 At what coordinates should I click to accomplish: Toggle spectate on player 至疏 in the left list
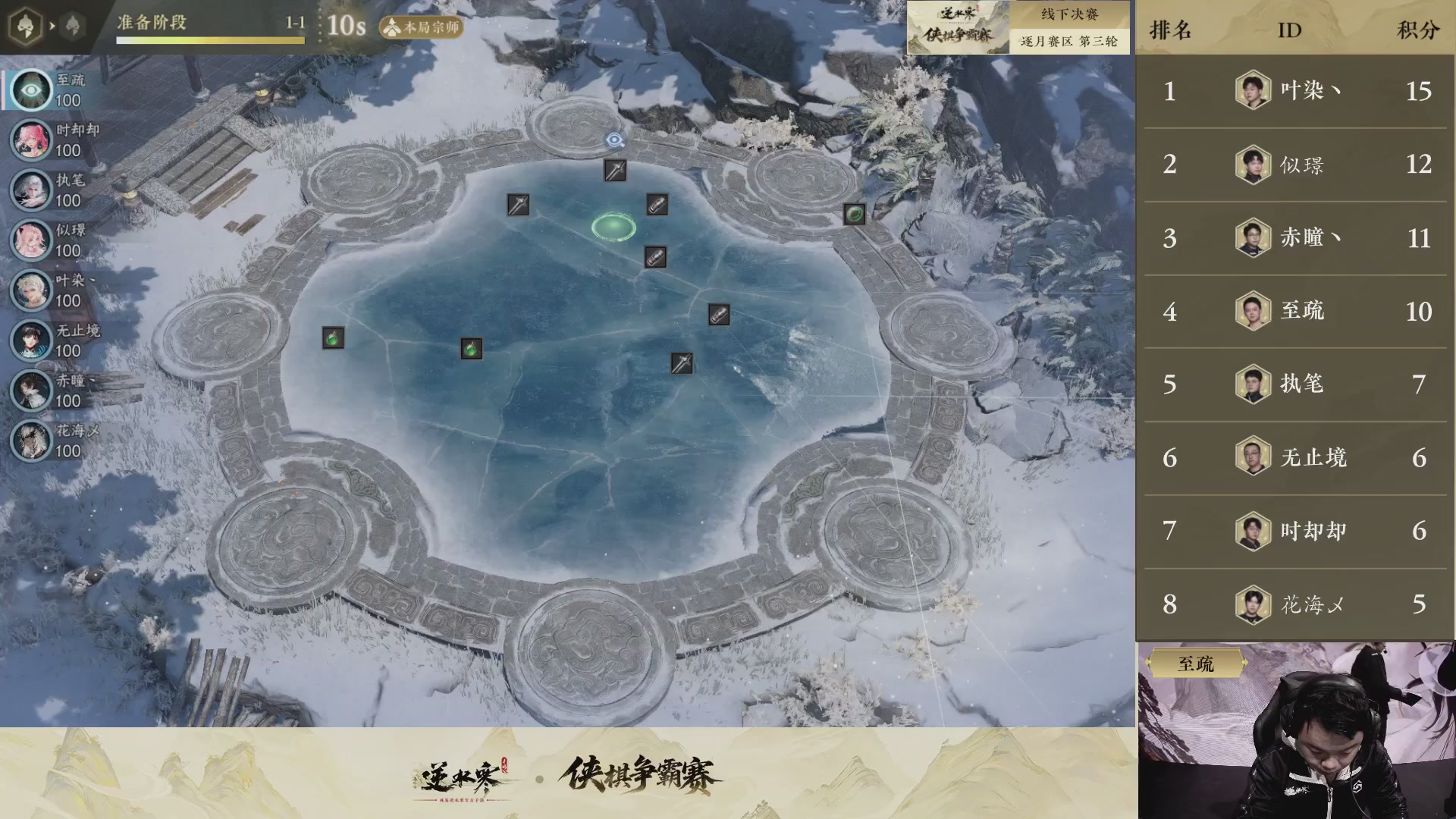click(x=30, y=91)
